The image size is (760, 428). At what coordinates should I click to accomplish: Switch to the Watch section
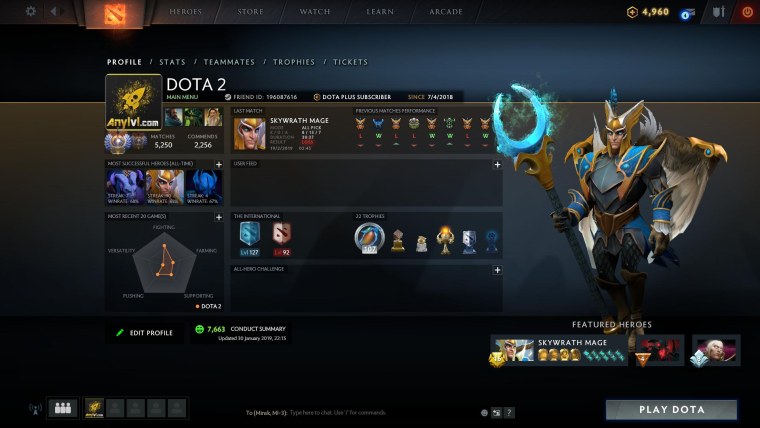(315, 12)
